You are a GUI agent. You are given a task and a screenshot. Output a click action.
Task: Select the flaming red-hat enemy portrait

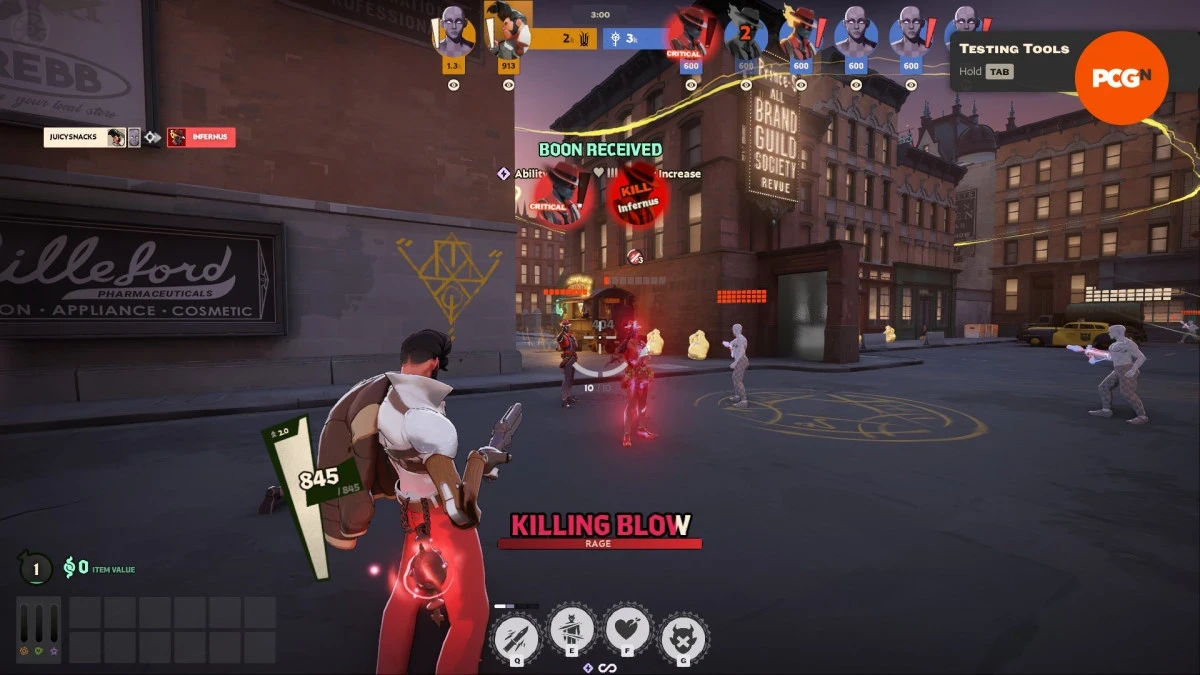800,32
